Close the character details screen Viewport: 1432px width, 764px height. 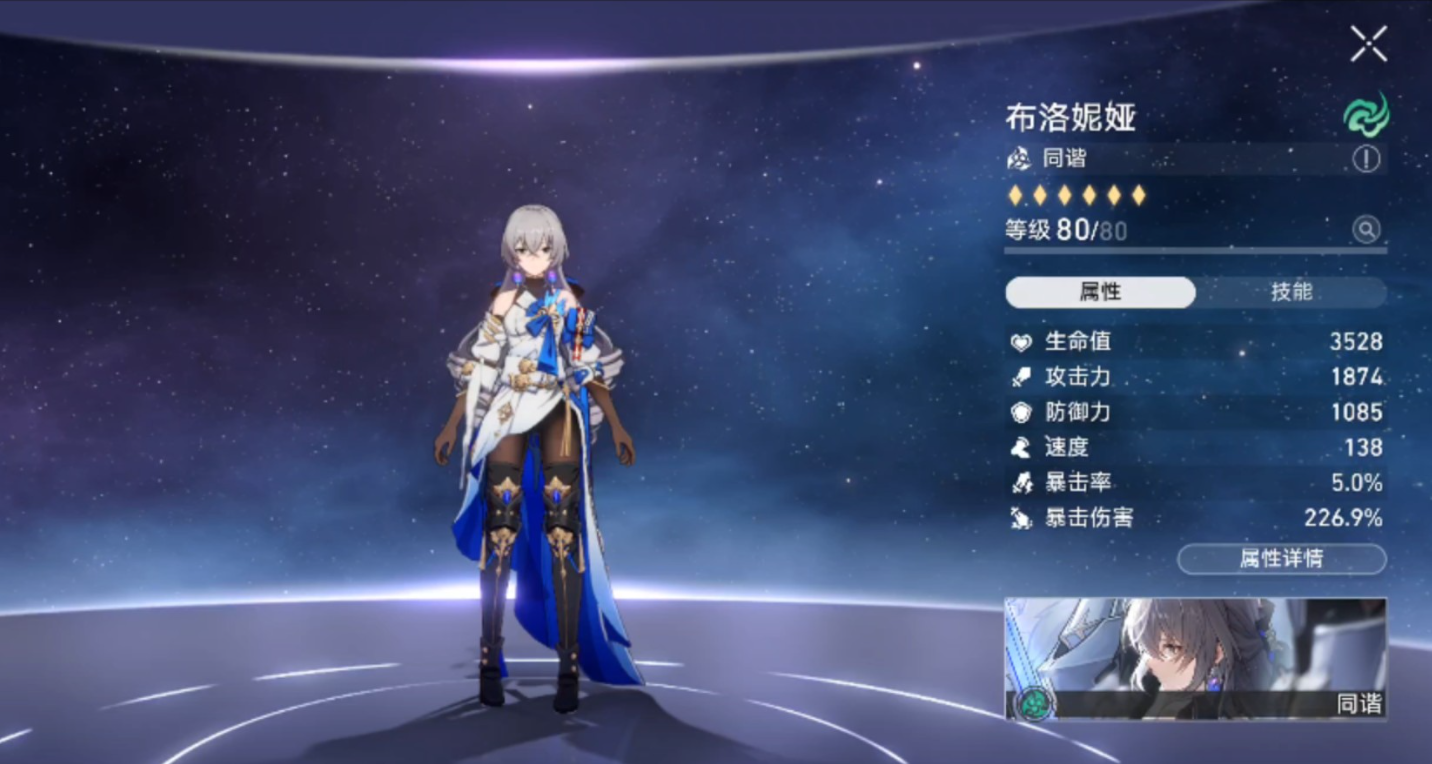point(1368,44)
